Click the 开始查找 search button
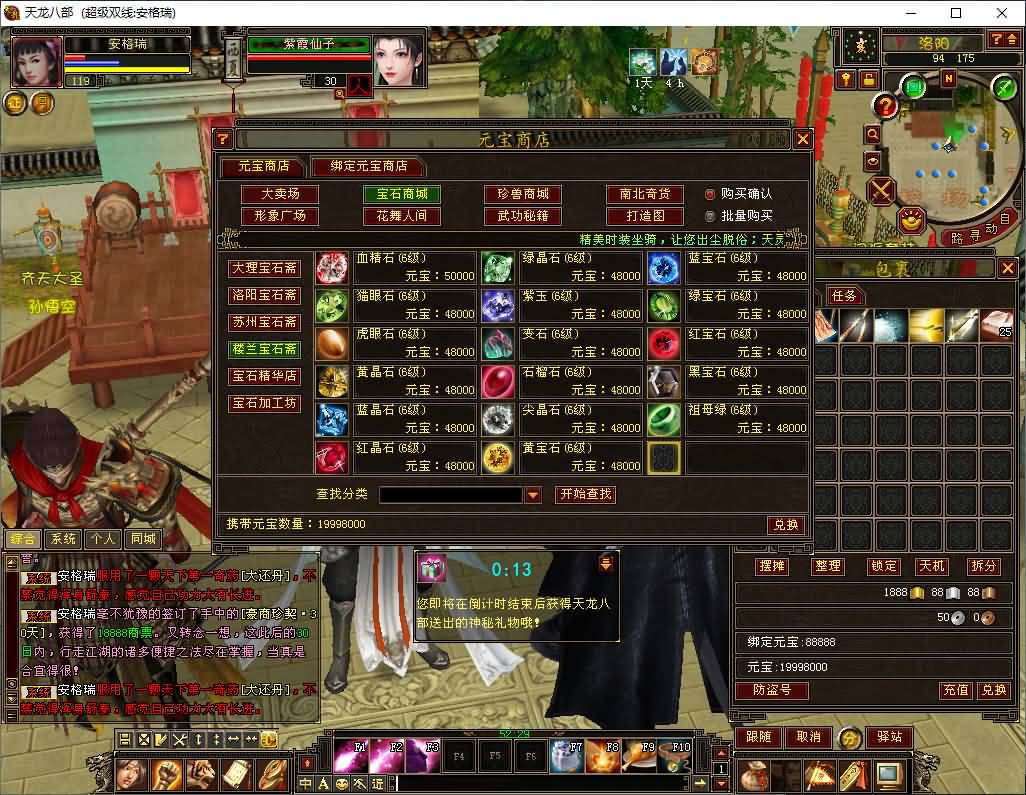 click(585, 494)
